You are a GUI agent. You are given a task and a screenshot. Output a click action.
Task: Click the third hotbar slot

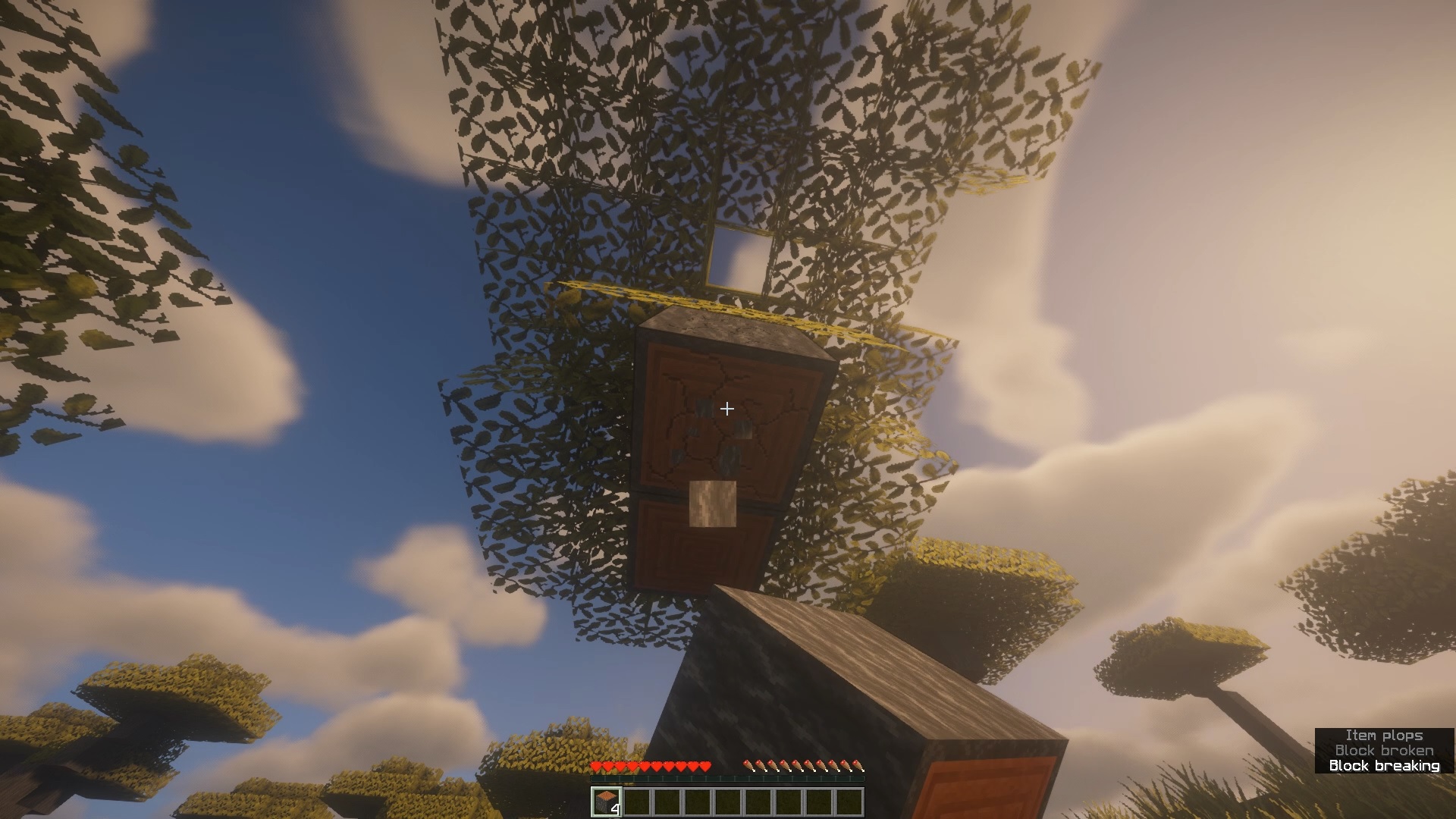[x=670, y=802]
